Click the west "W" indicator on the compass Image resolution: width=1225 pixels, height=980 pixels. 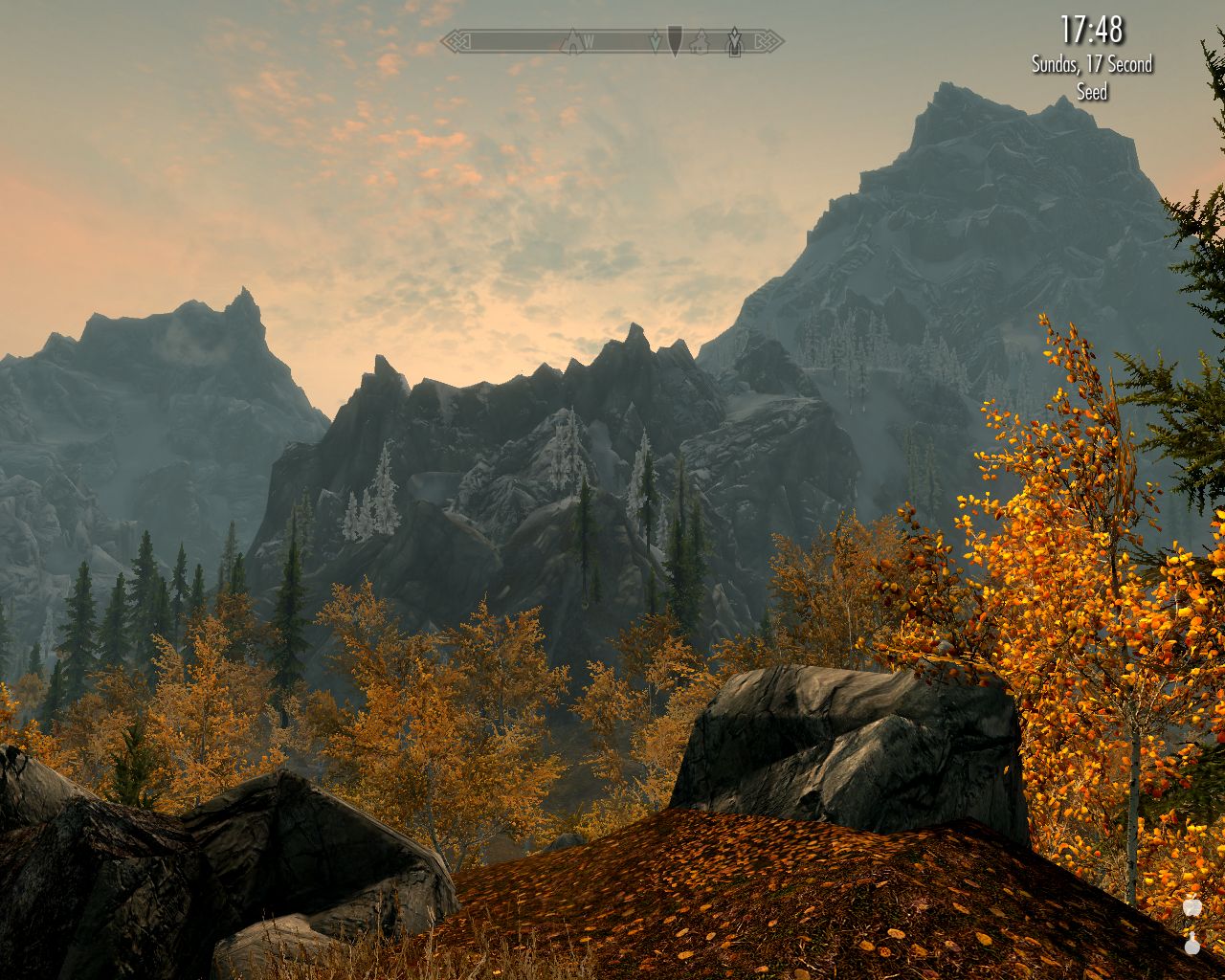click(590, 40)
